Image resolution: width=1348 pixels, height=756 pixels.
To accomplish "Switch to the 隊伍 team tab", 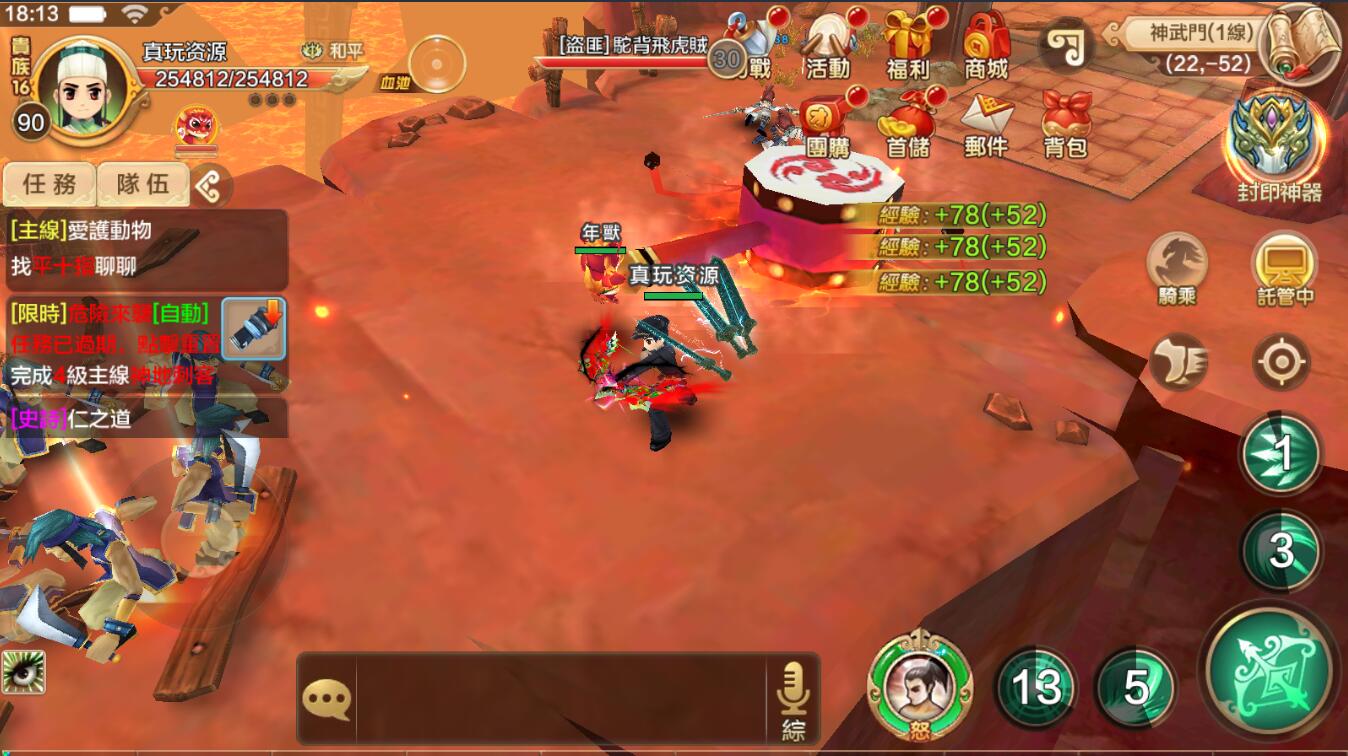I will (143, 184).
